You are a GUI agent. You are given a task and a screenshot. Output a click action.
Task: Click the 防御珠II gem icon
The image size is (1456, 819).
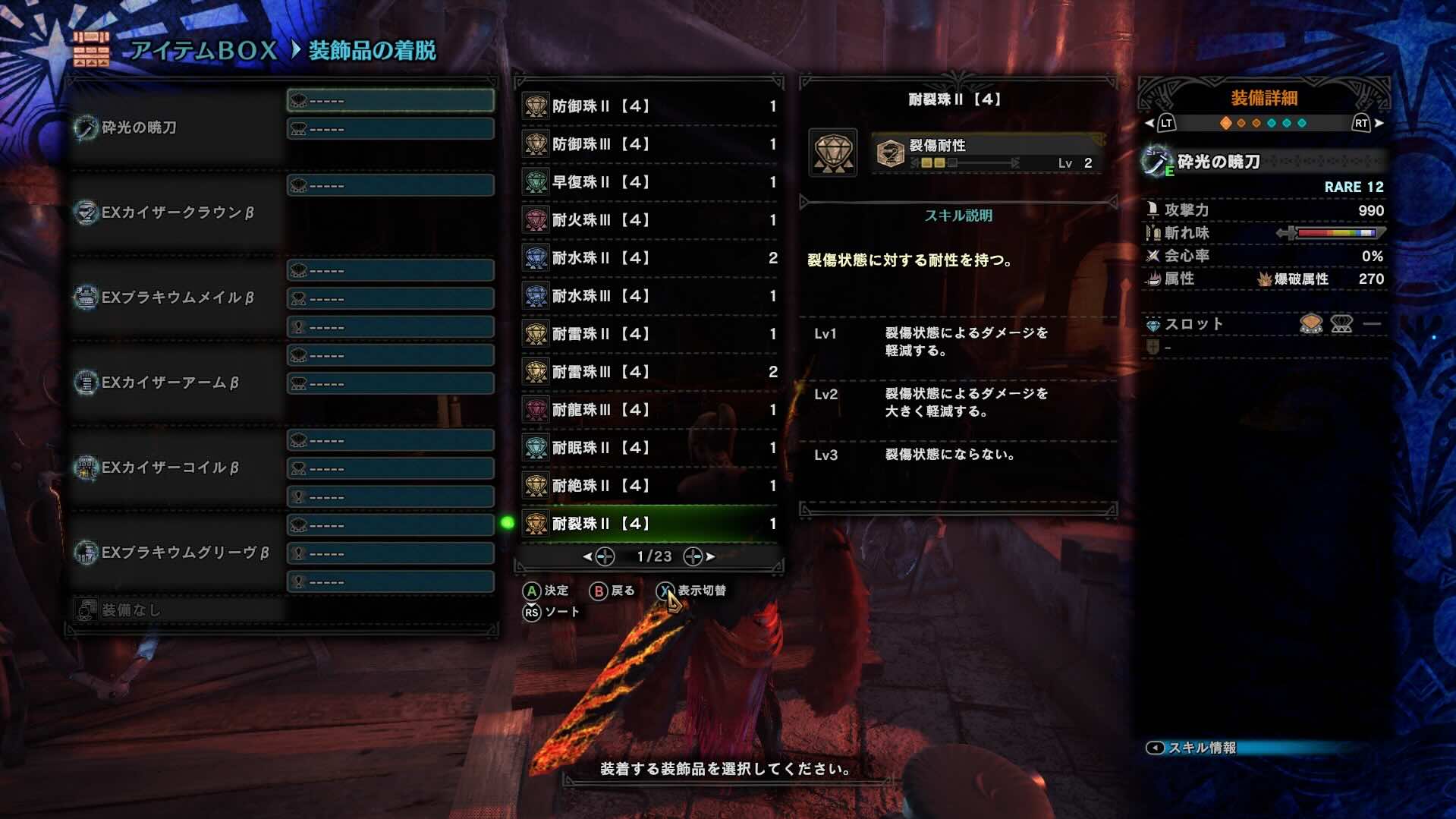pos(536,106)
